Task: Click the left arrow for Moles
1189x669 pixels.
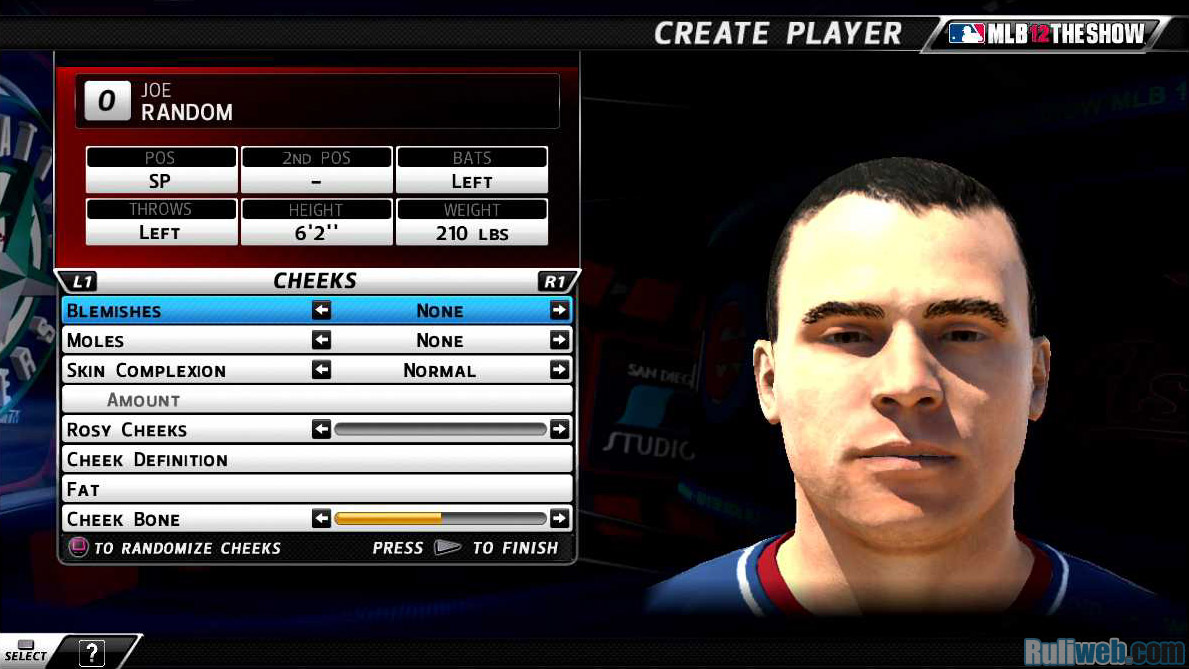Action: pyautogui.click(x=321, y=341)
